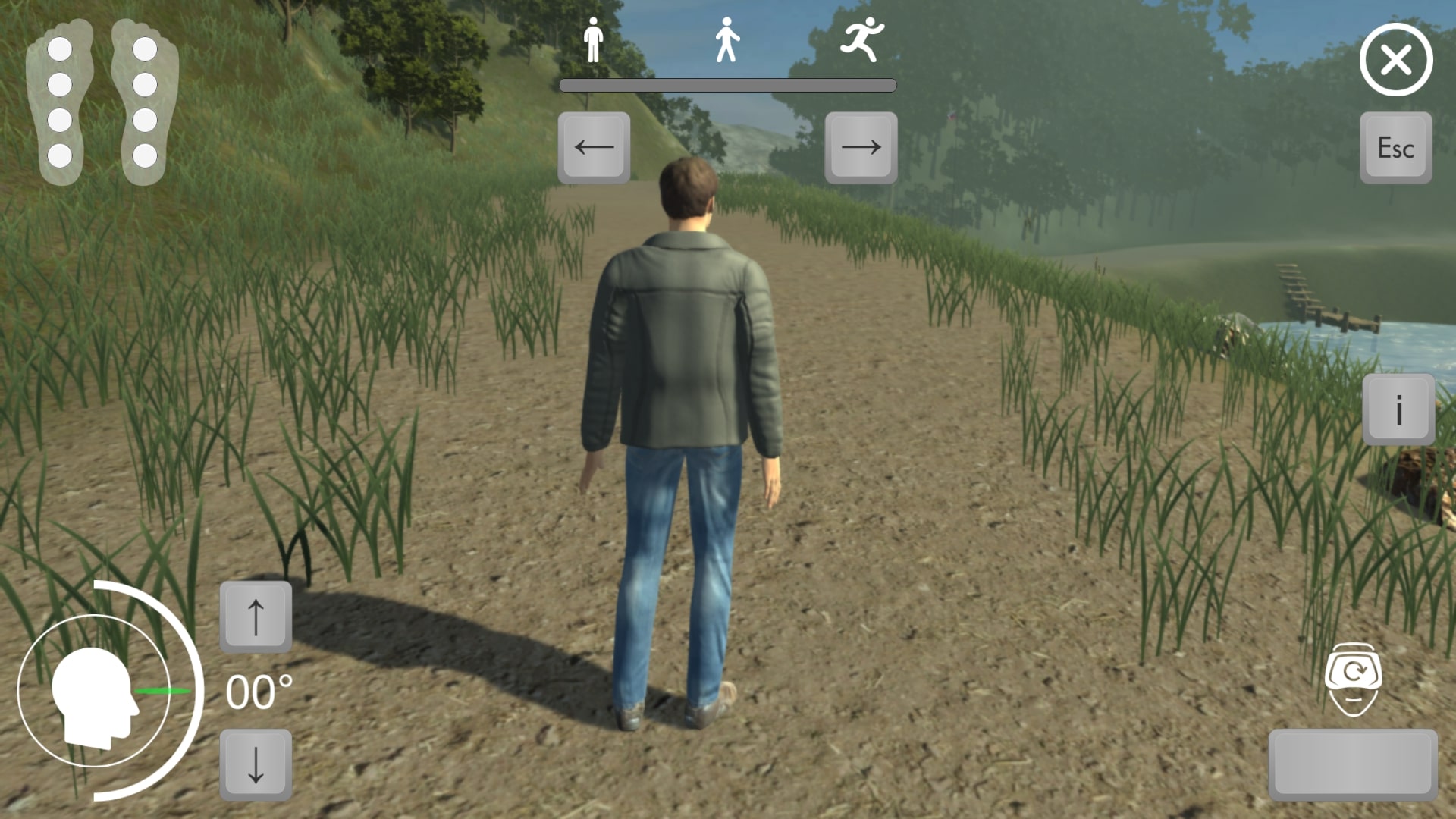Select the standing figure speed icon
Viewport: 1456px width, 819px height.
[x=594, y=39]
